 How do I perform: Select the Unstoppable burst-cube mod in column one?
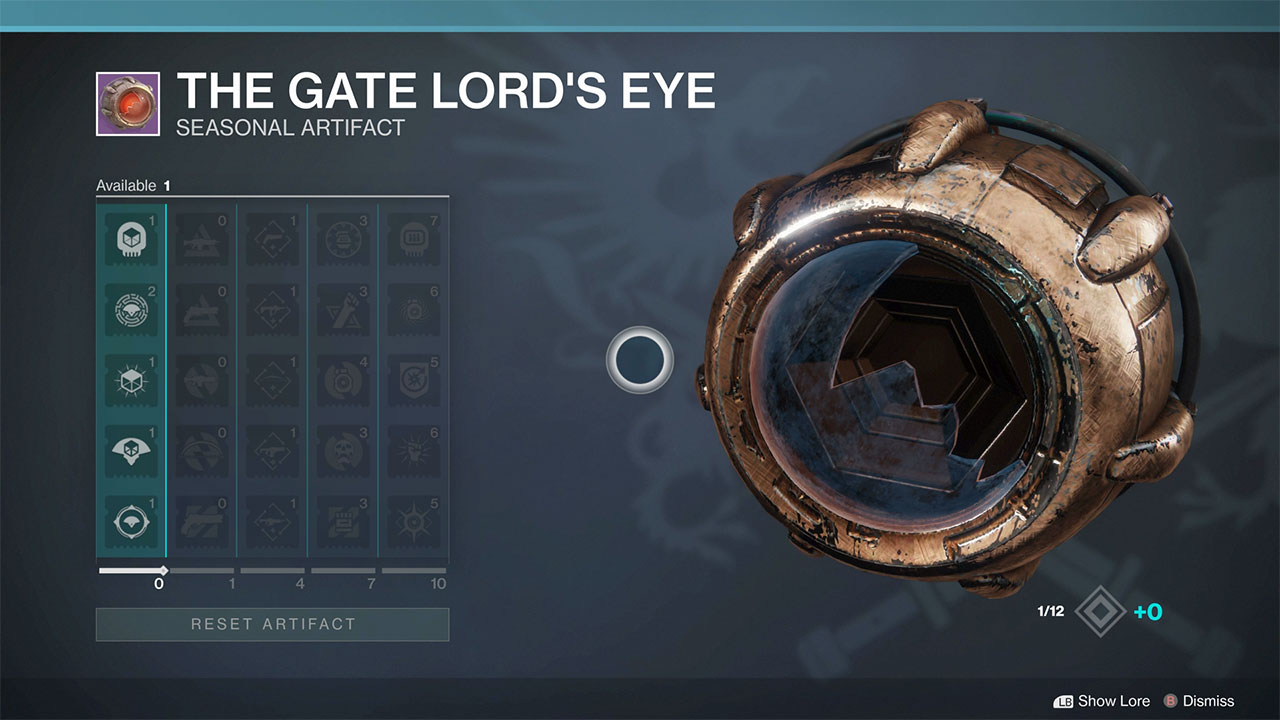(131, 380)
